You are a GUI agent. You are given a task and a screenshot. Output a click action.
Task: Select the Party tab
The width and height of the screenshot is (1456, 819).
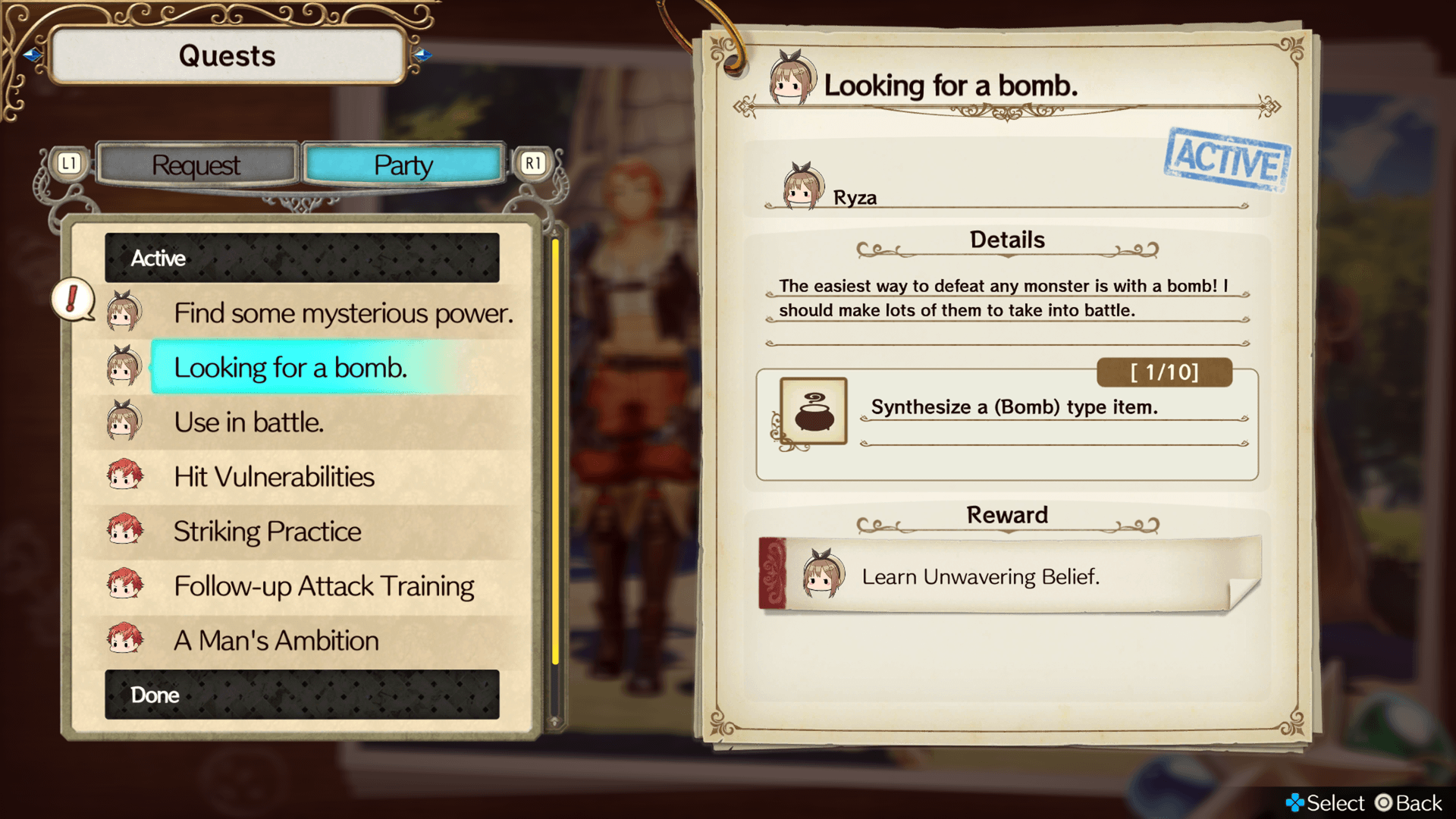[403, 165]
